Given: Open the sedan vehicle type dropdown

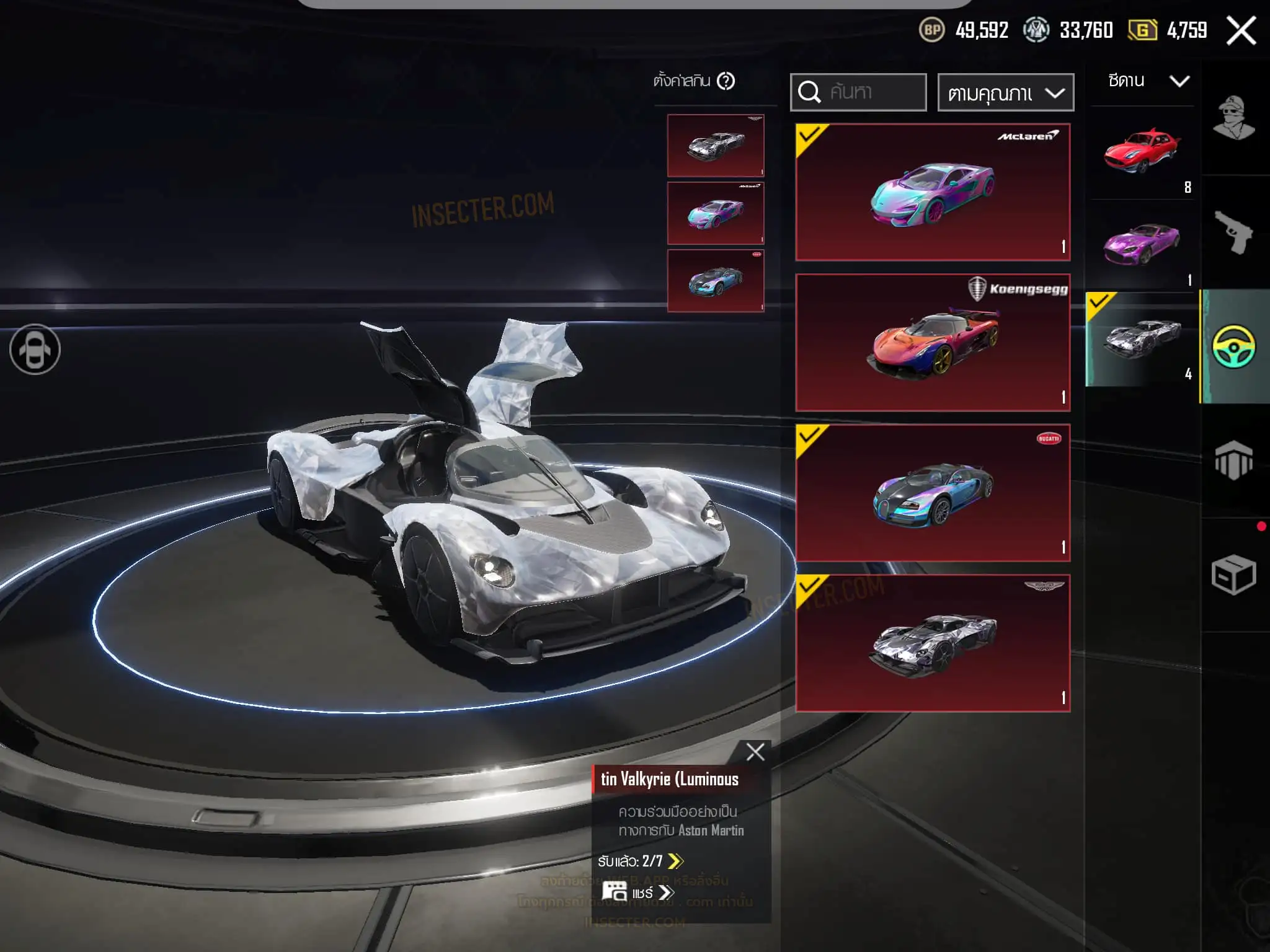Looking at the screenshot, I should (1148, 81).
